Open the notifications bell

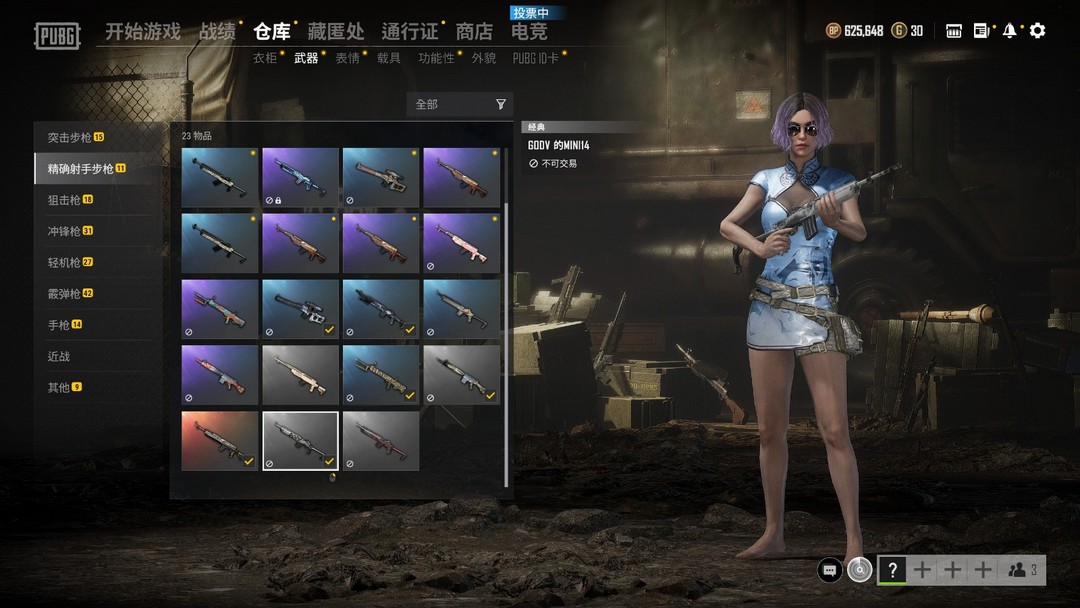pyautogui.click(x=1010, y=31)
